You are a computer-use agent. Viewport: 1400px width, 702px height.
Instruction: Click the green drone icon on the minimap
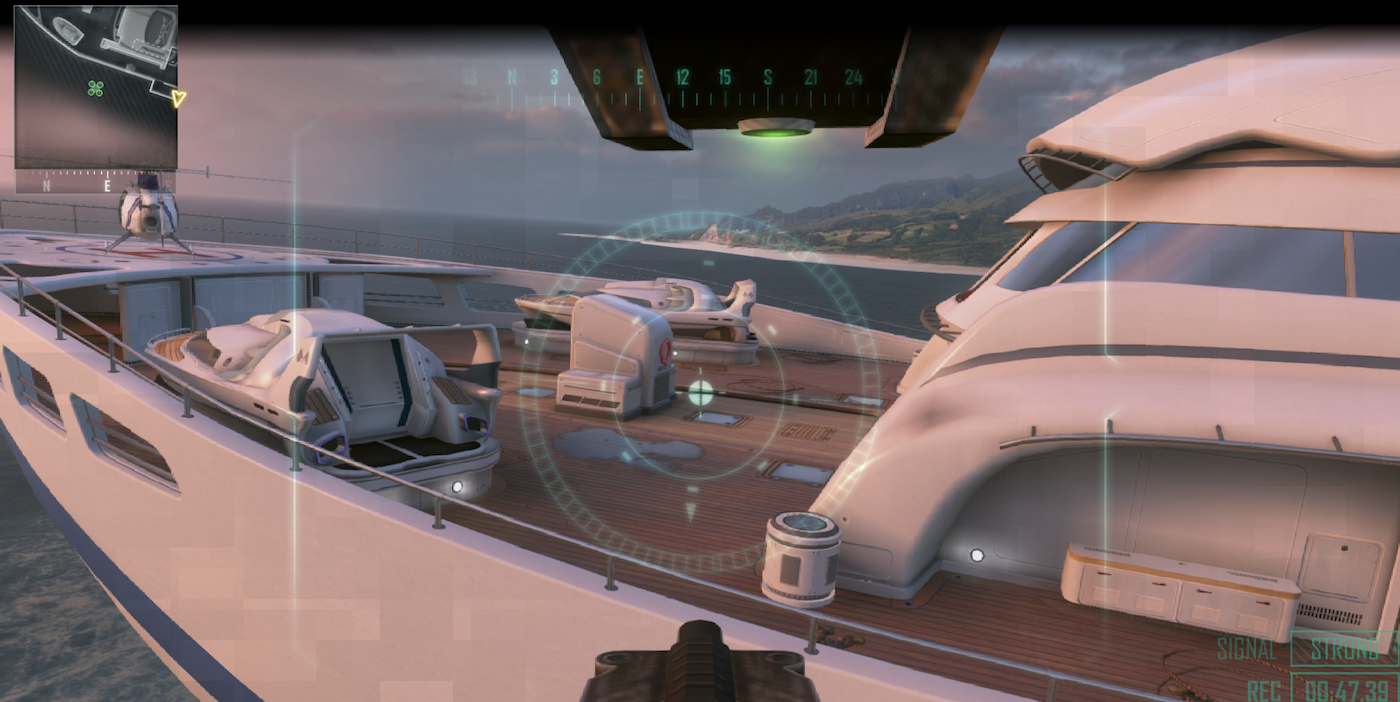tap(96, 88)
